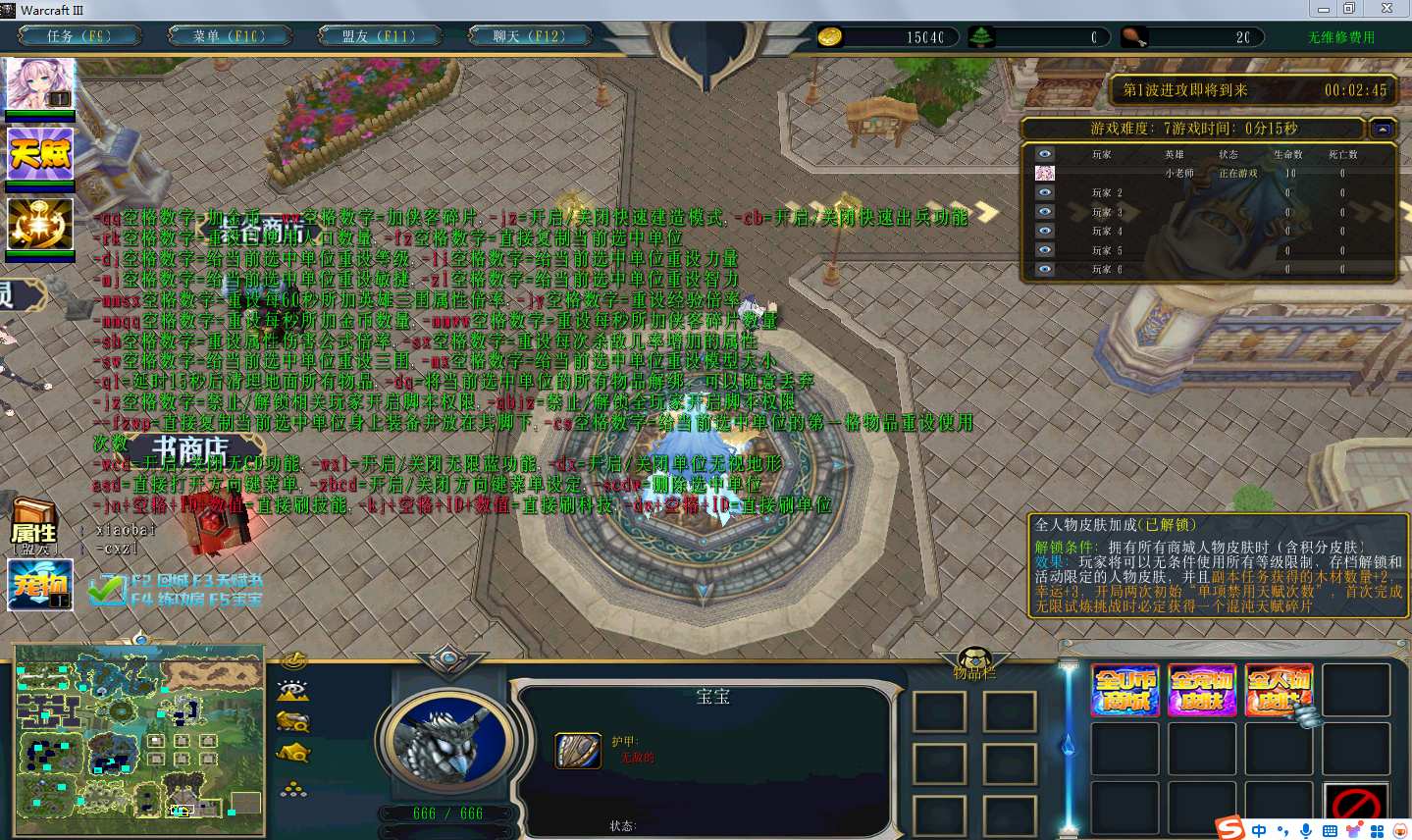This screenshot has height=840, width=1412.
Task: Click the 全宠物皮肤 pet skins icon
Action: (x=1202, y=690)
